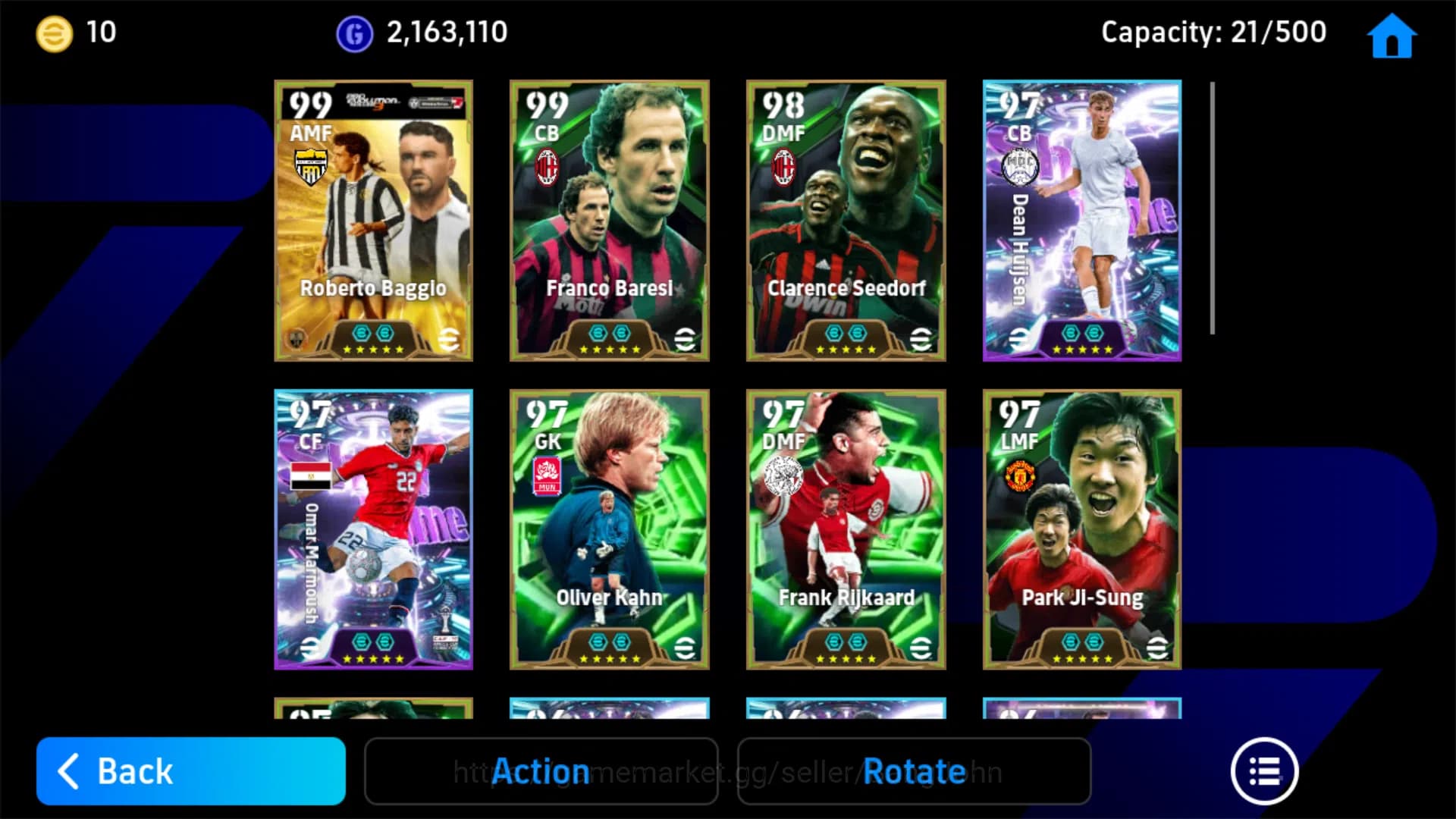Select the Roberto Baggio player card
The width and height of the screenshot is (1456, 819).
373,221
